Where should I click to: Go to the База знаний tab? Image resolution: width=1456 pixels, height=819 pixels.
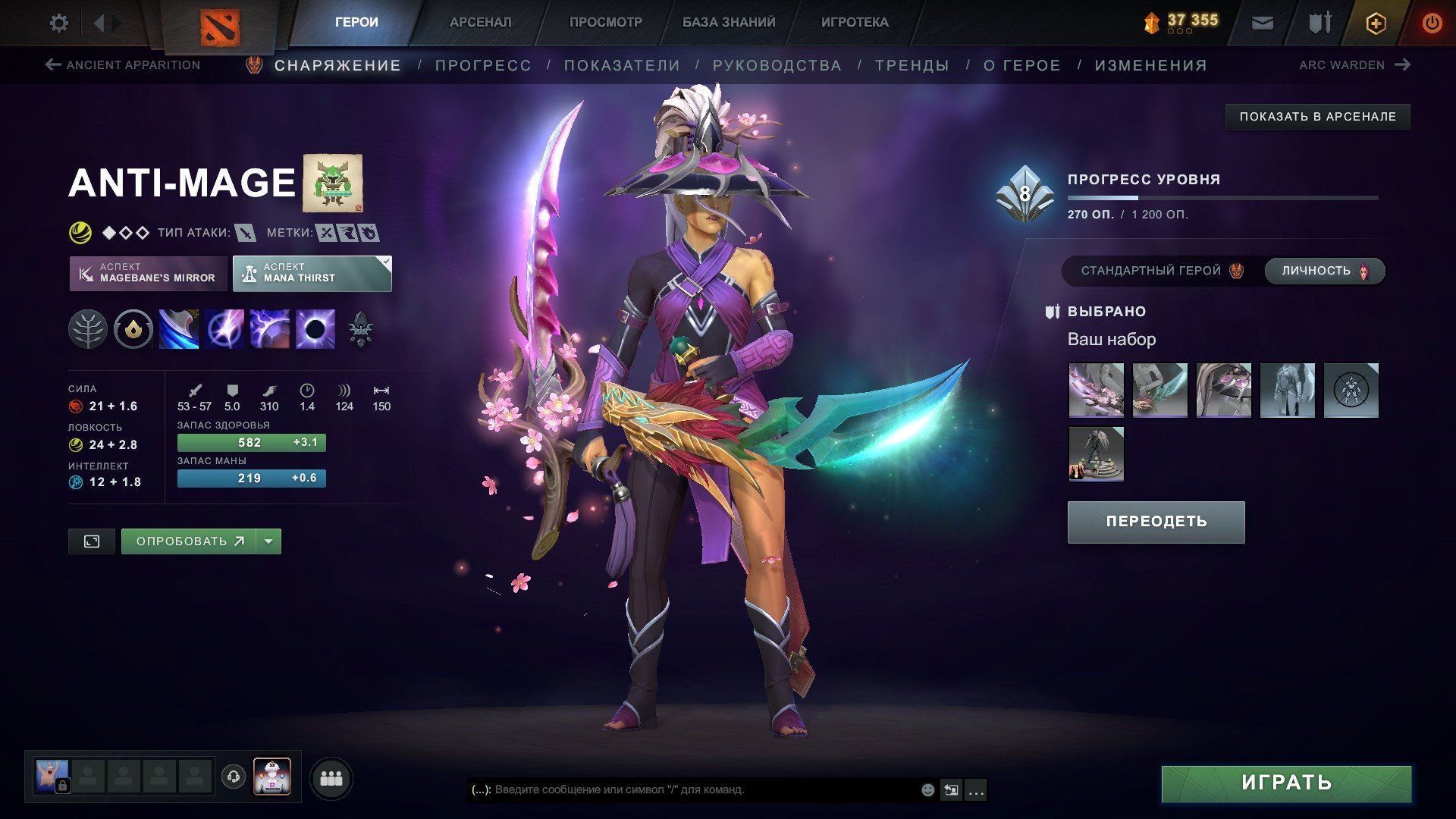pyautogui.click(x=728, y=23)
